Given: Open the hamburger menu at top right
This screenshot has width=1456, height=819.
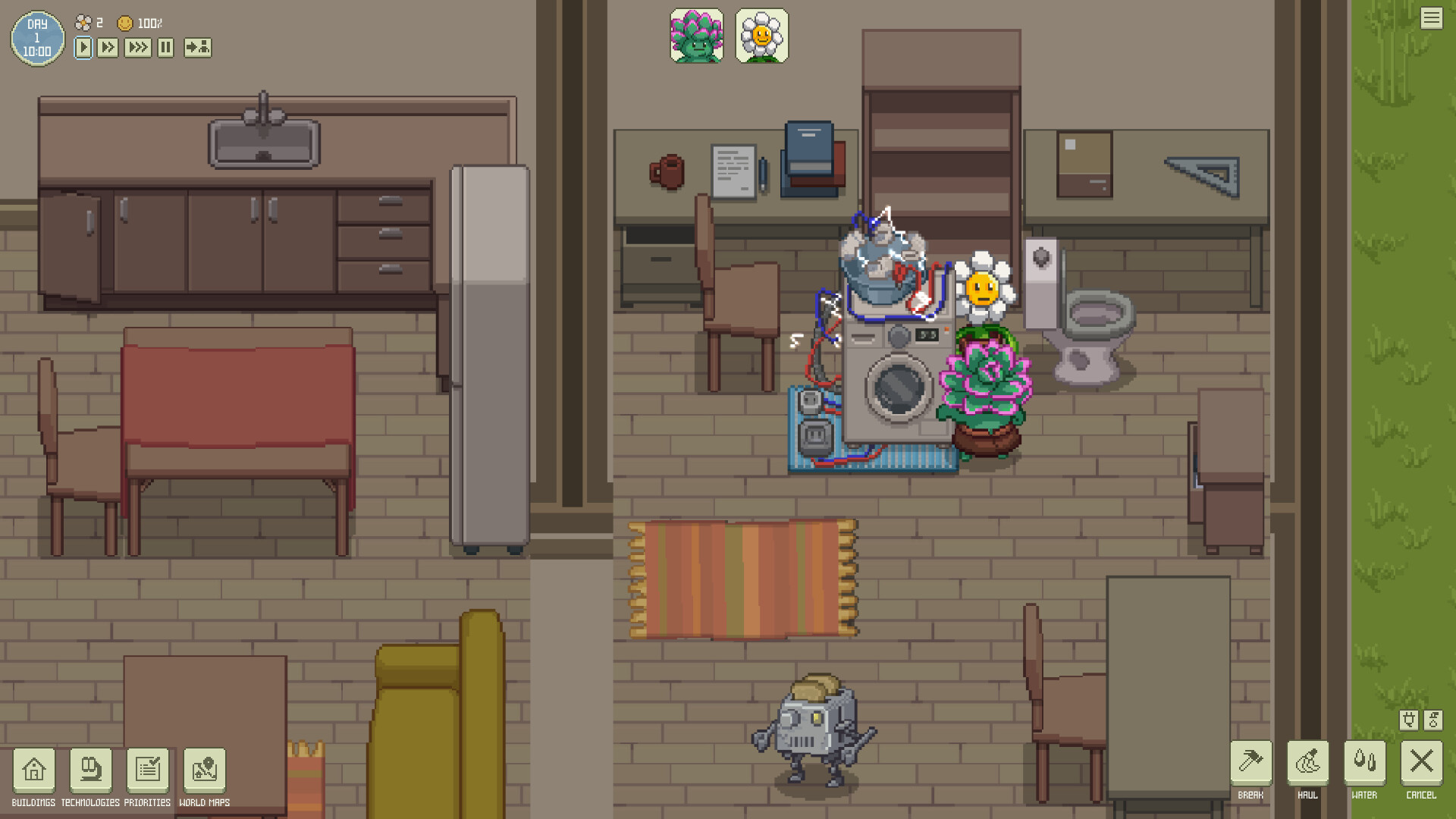Looking at the screenshot, I should [x=1432, y=17].
